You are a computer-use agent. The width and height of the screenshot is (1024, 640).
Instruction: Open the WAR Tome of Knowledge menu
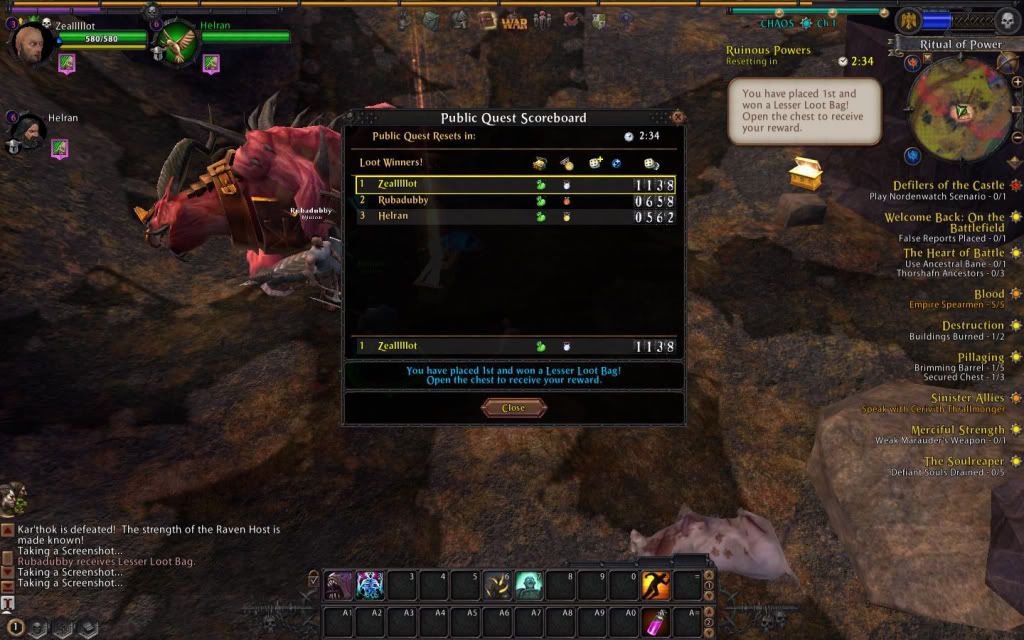pyautogui.click(x=514, y=22)
